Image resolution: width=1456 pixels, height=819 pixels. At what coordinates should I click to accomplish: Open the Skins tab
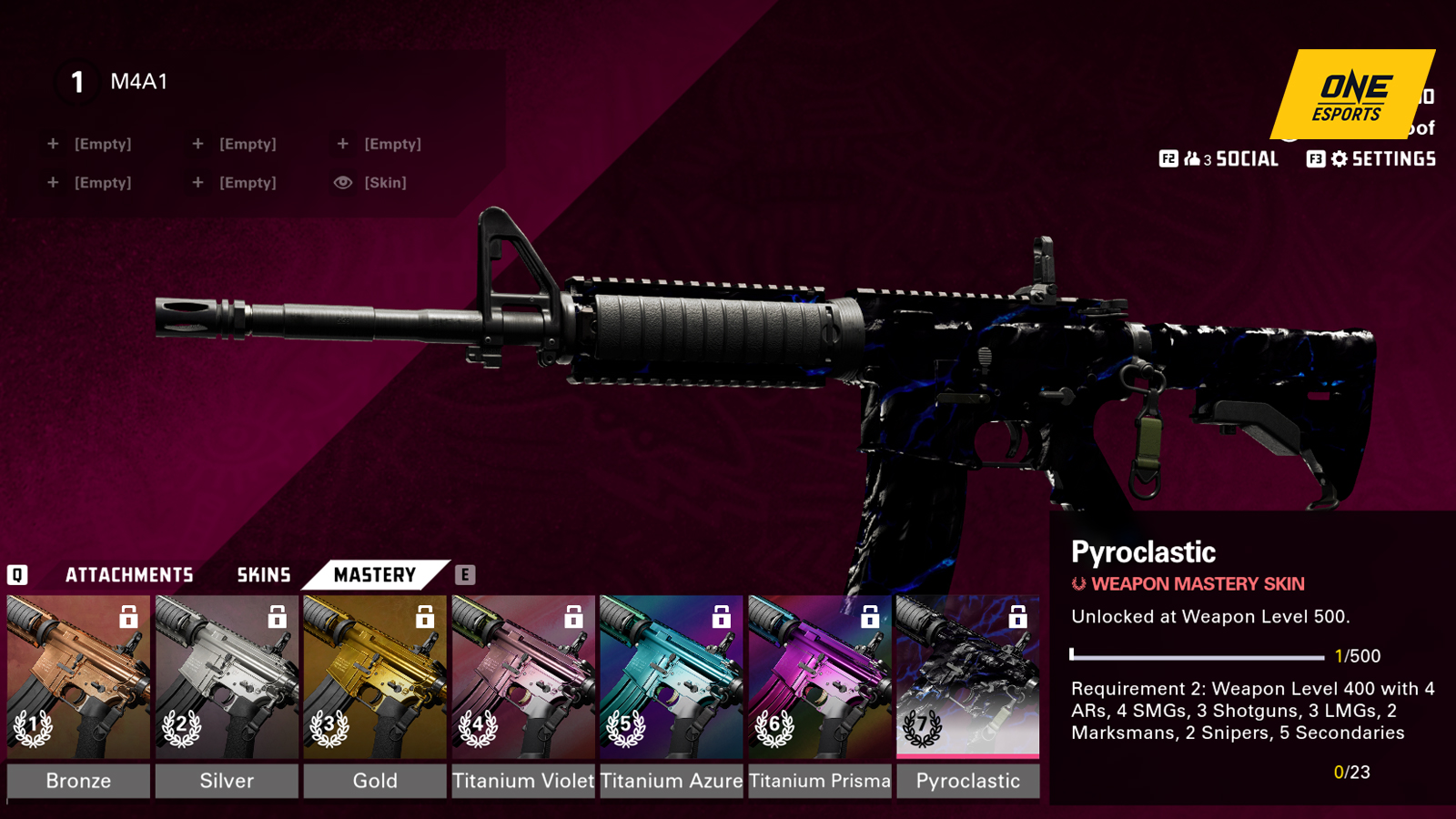point(262,574)
